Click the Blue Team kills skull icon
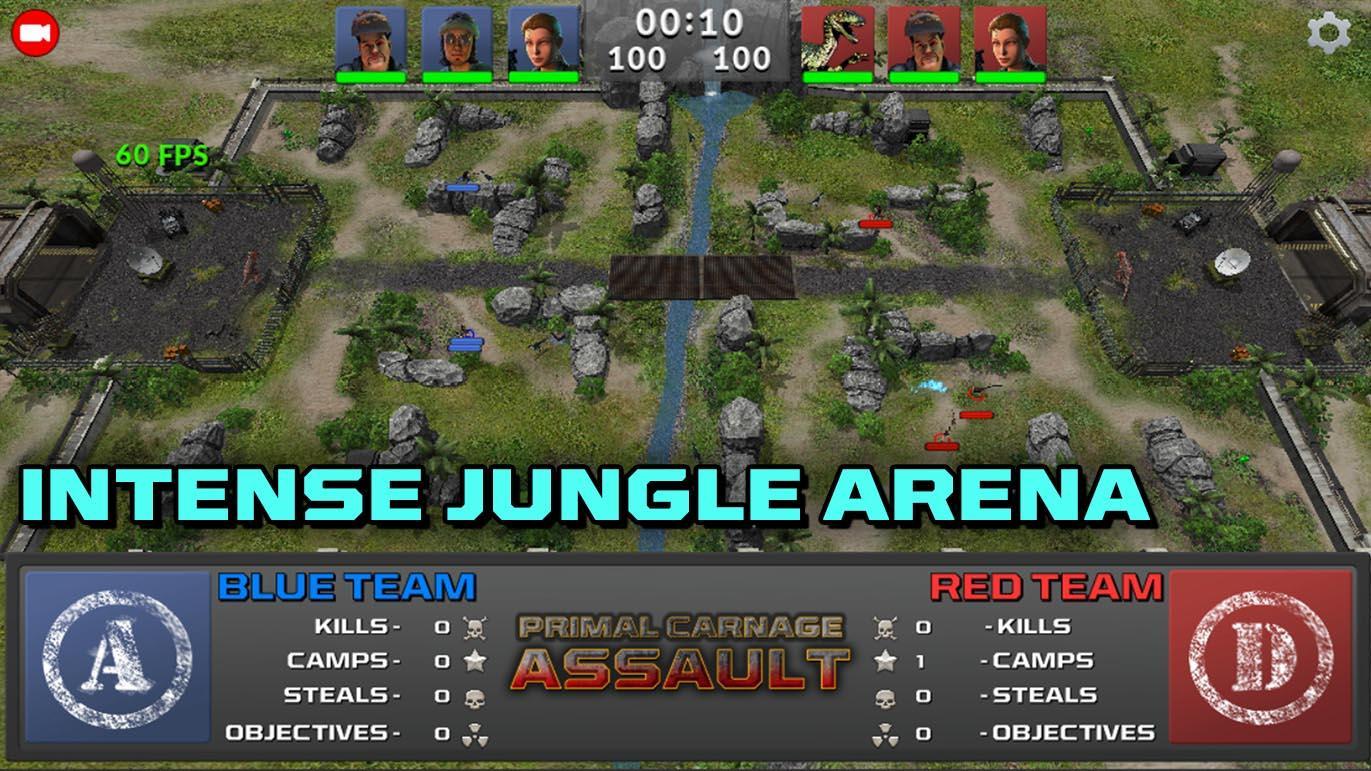Viewport: 1371px width, 771px height. pyautogui.click(x=475, y=628)
